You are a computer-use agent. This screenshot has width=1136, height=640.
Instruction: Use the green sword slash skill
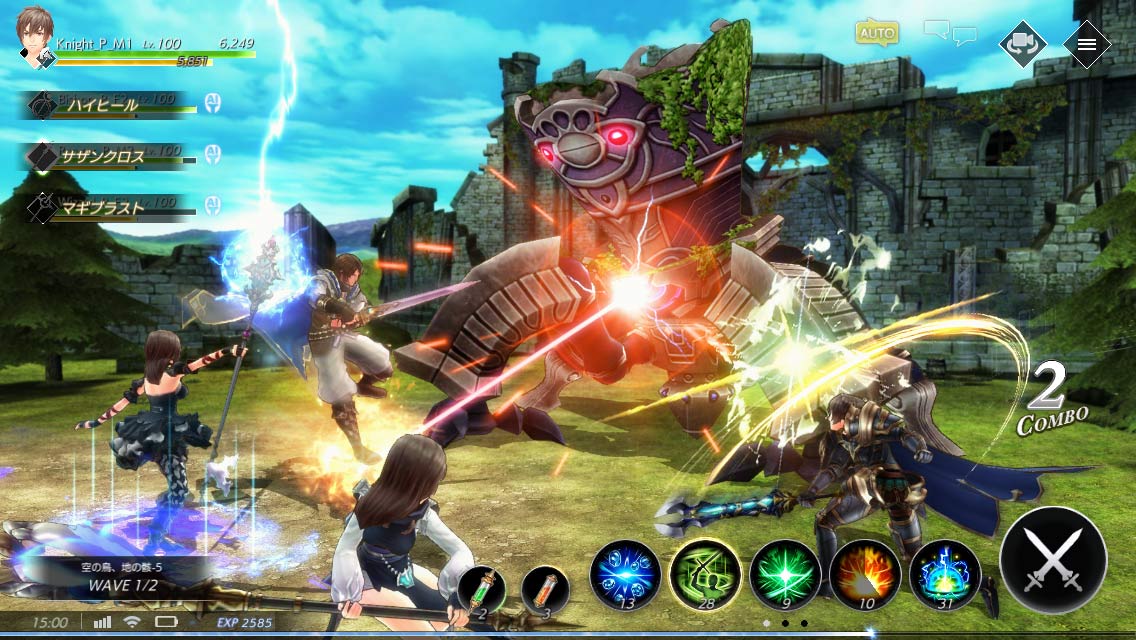point(705,575)
